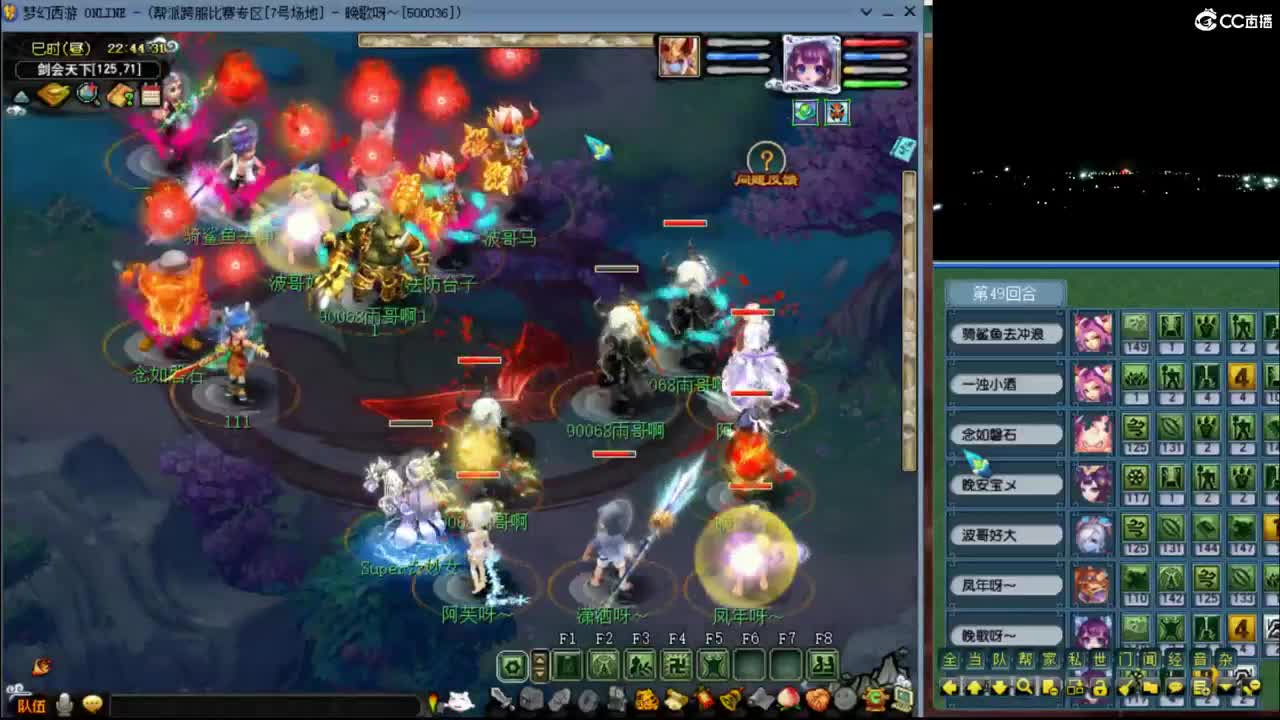Toggle the green auto-combat gear button
The image size is (1280, 720).
[514, 666]
